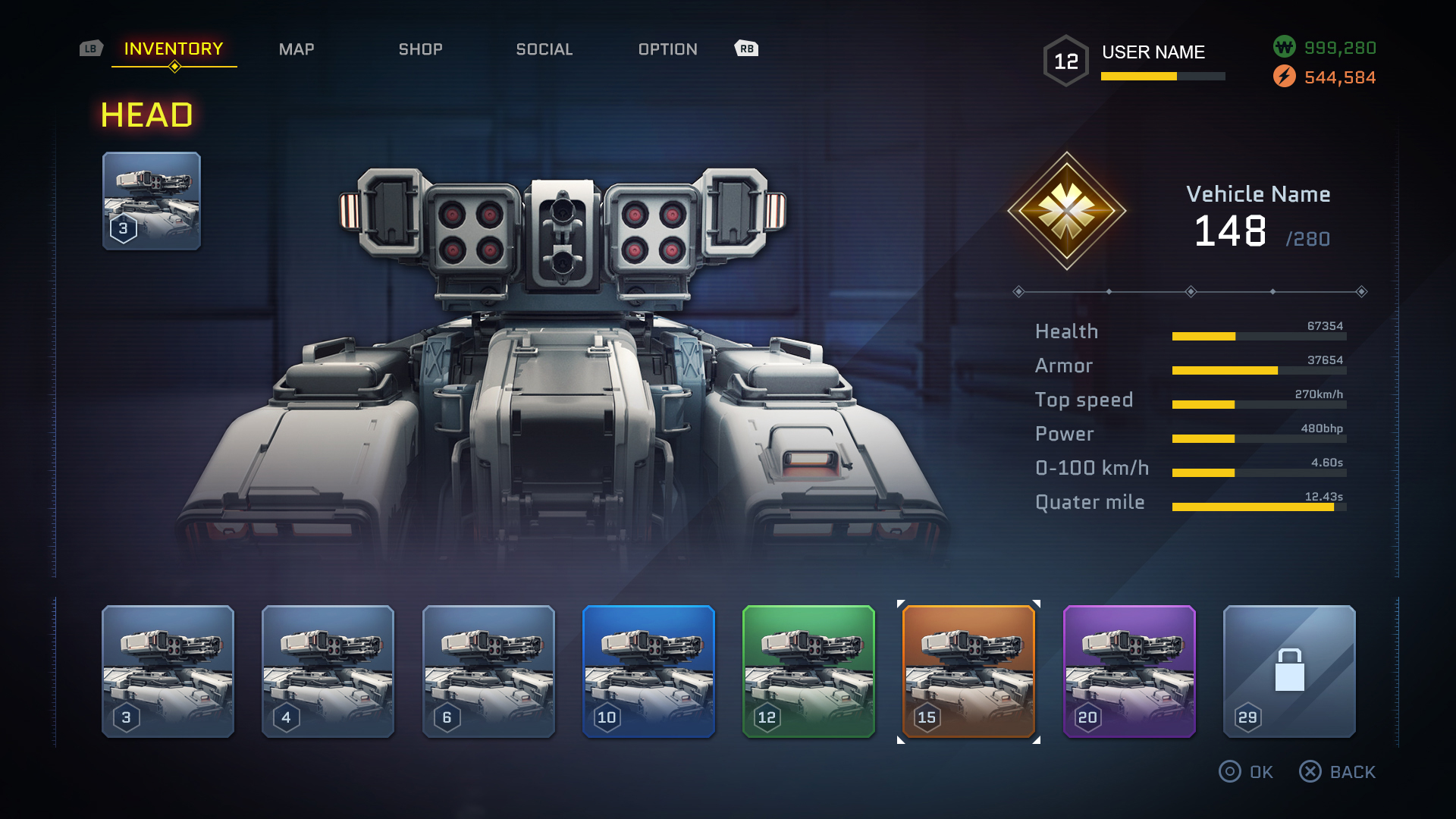
Task: Switch to the Inventory tab
Action: (174, 49)
